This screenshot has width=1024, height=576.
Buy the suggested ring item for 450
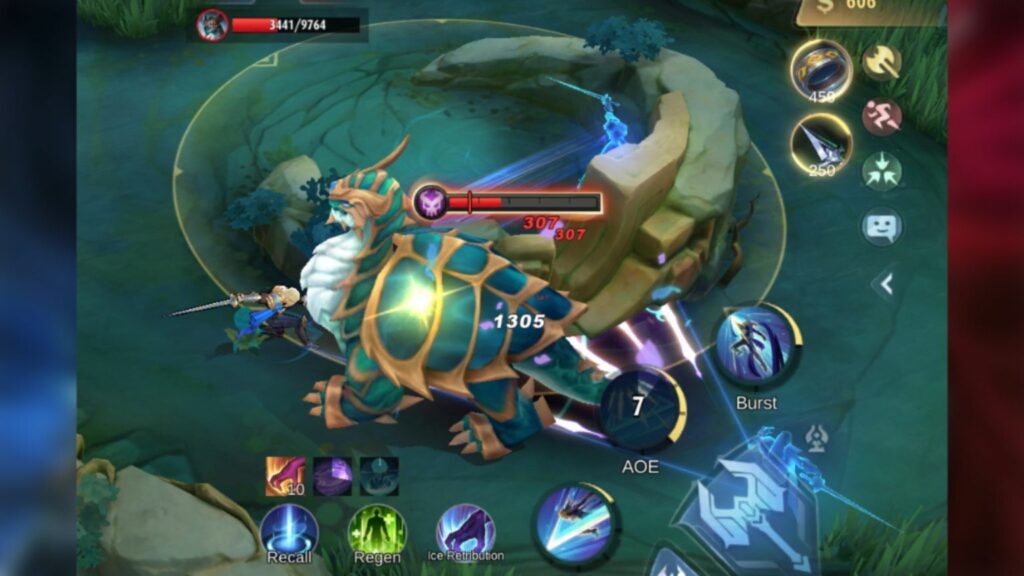[820, 68]
